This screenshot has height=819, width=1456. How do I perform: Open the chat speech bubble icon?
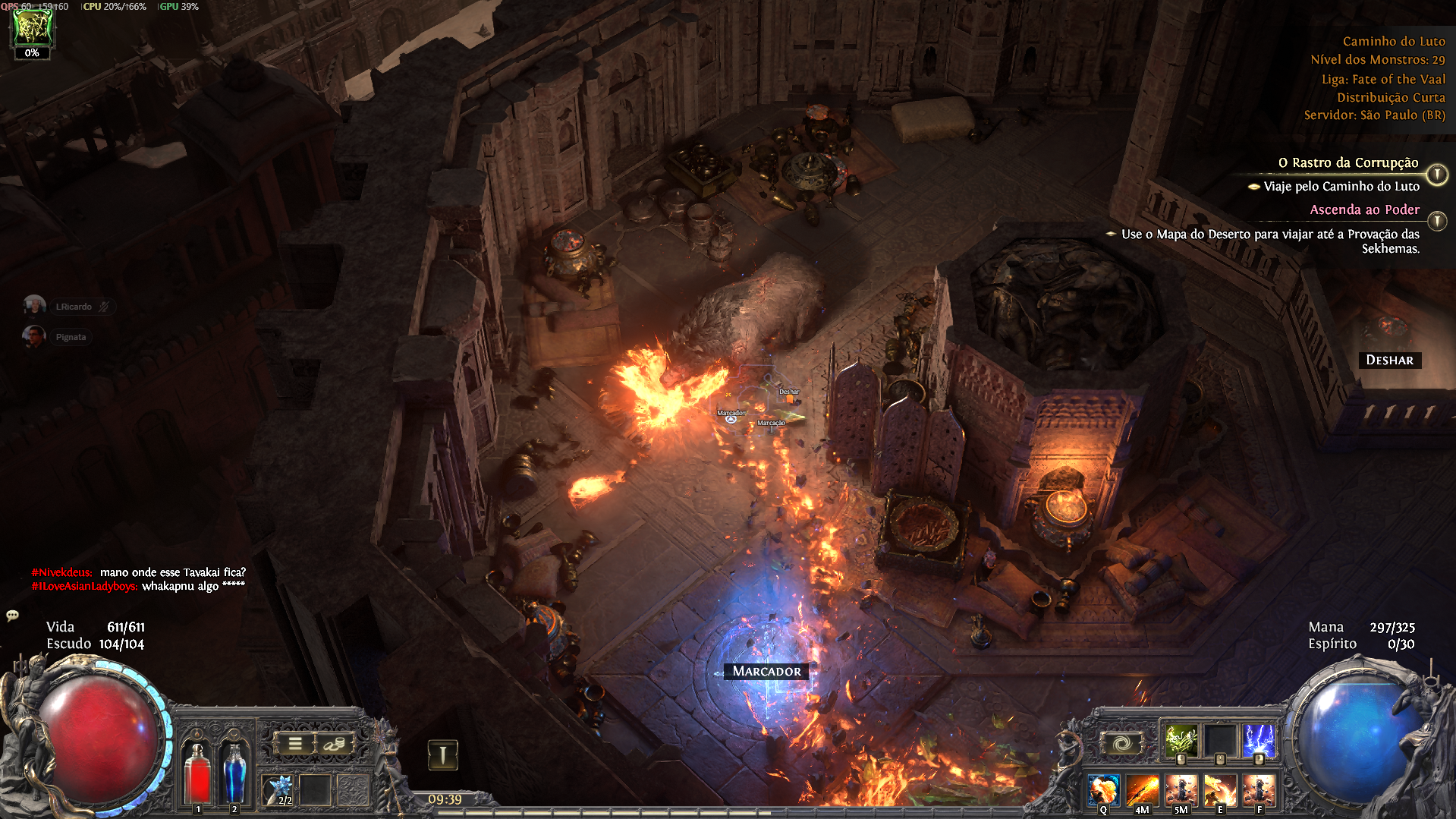point(12,616)
